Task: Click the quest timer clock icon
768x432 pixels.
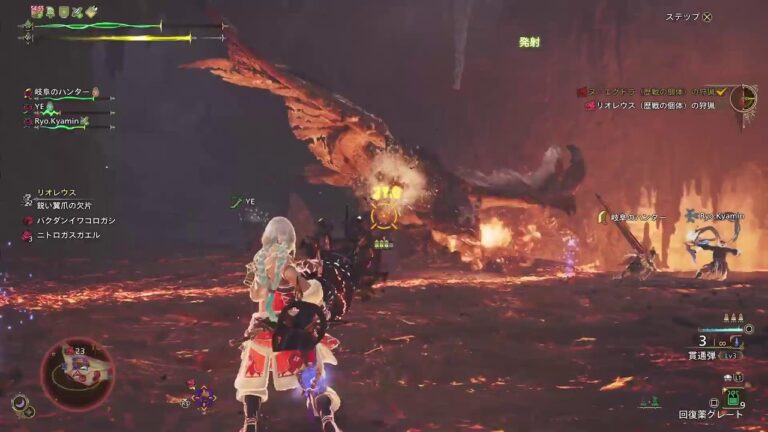Action: point(743,98)
